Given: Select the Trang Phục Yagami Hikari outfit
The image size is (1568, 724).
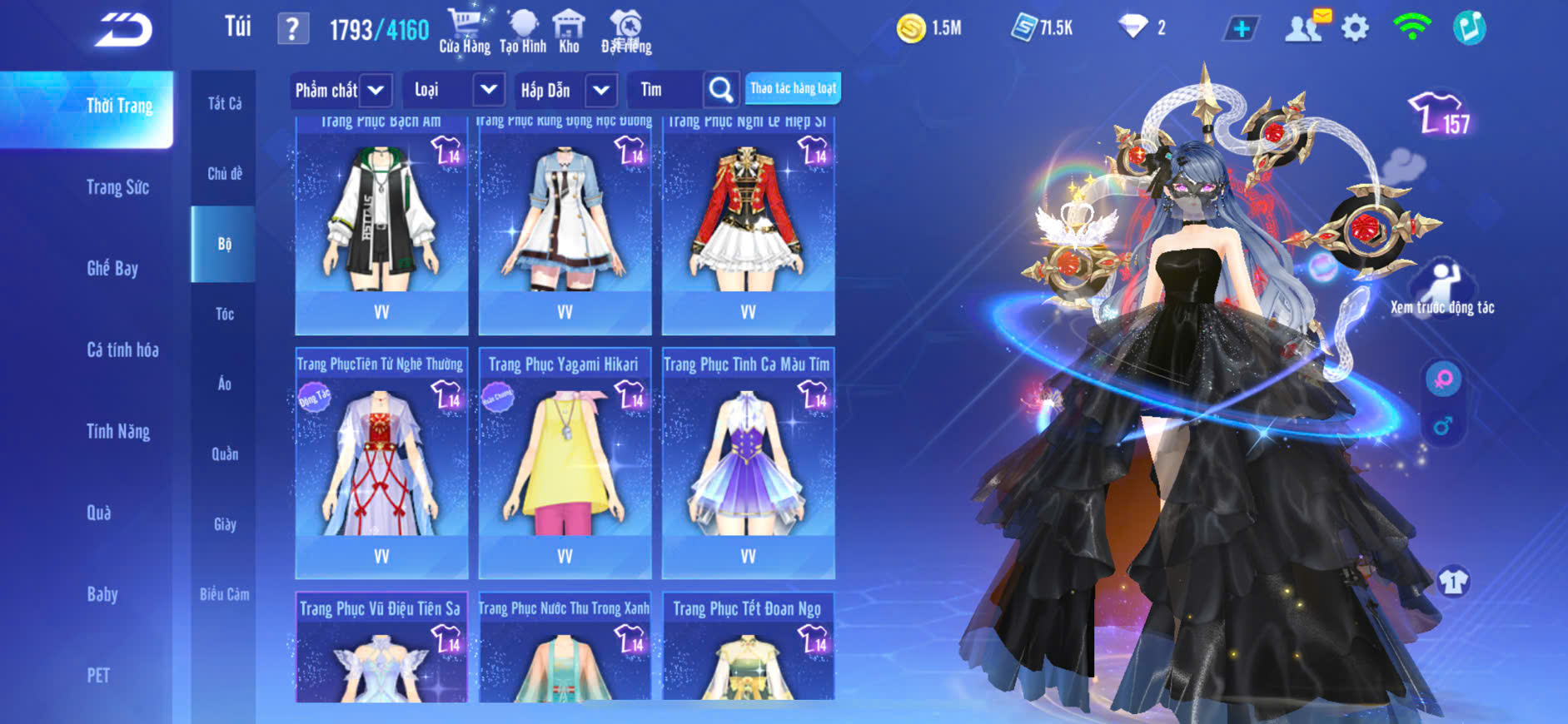Looking at the screenshot, I should pos(565,462).
